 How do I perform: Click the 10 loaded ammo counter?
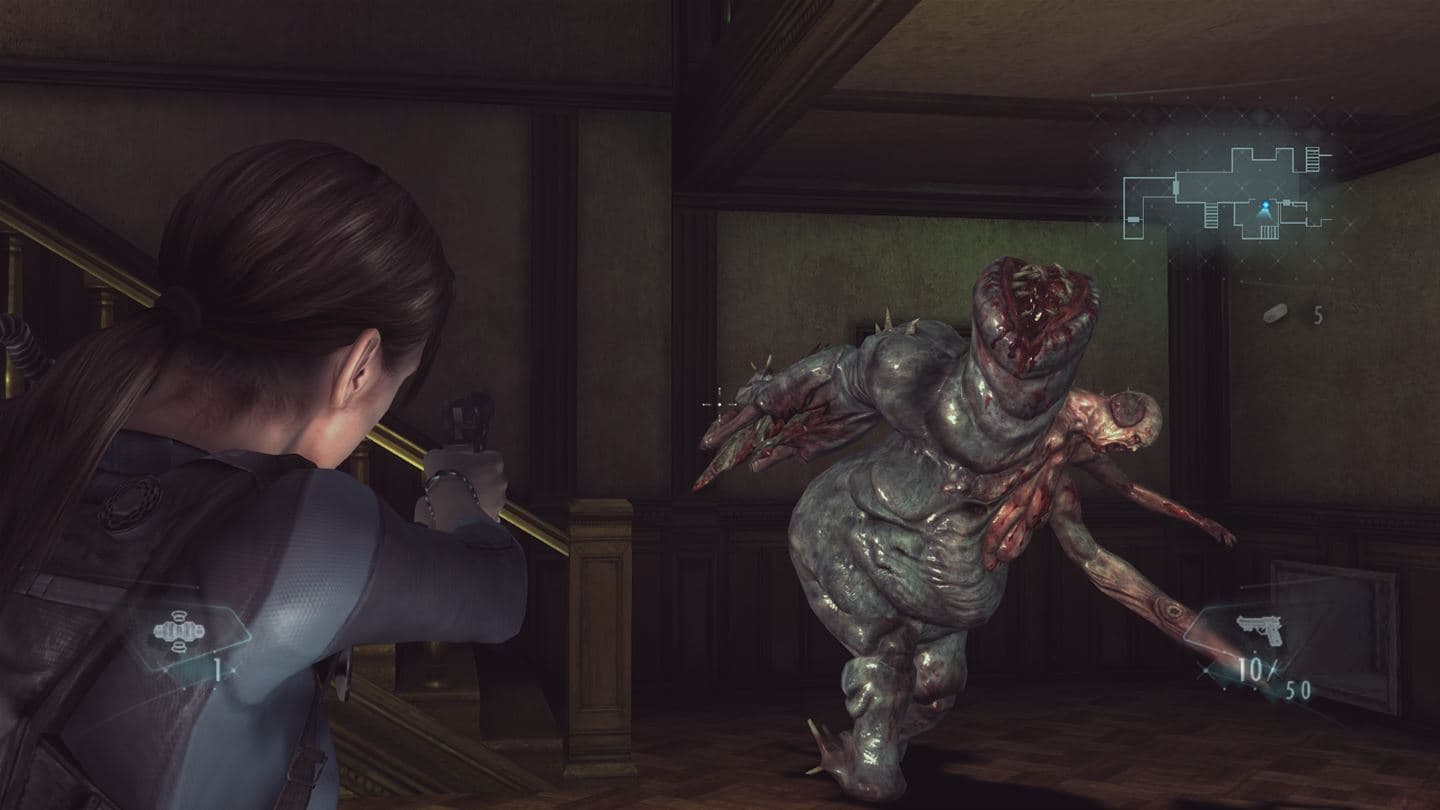1250,668
